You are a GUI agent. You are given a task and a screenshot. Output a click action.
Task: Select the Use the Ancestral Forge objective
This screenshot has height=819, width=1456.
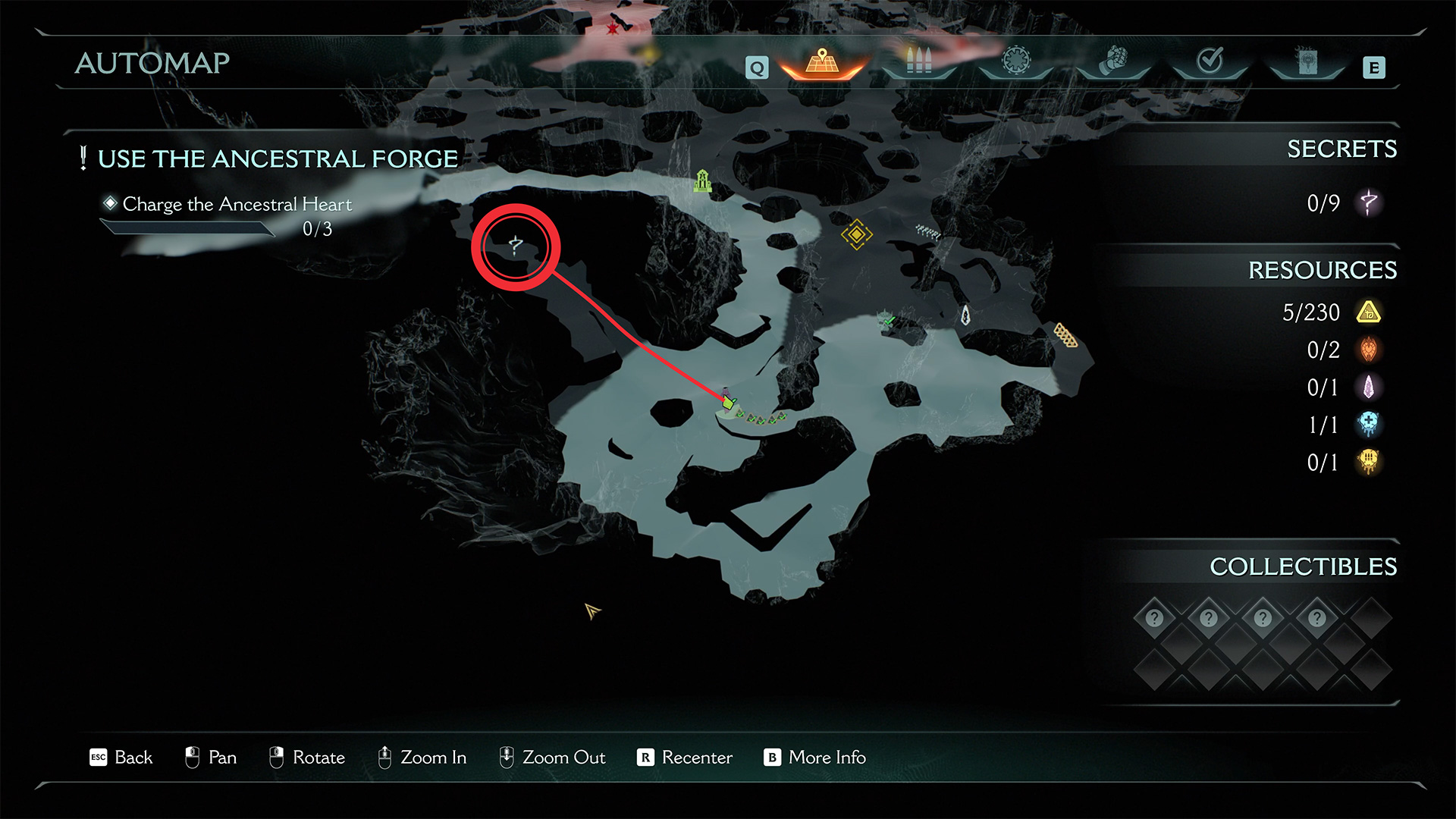coord(277,159)
